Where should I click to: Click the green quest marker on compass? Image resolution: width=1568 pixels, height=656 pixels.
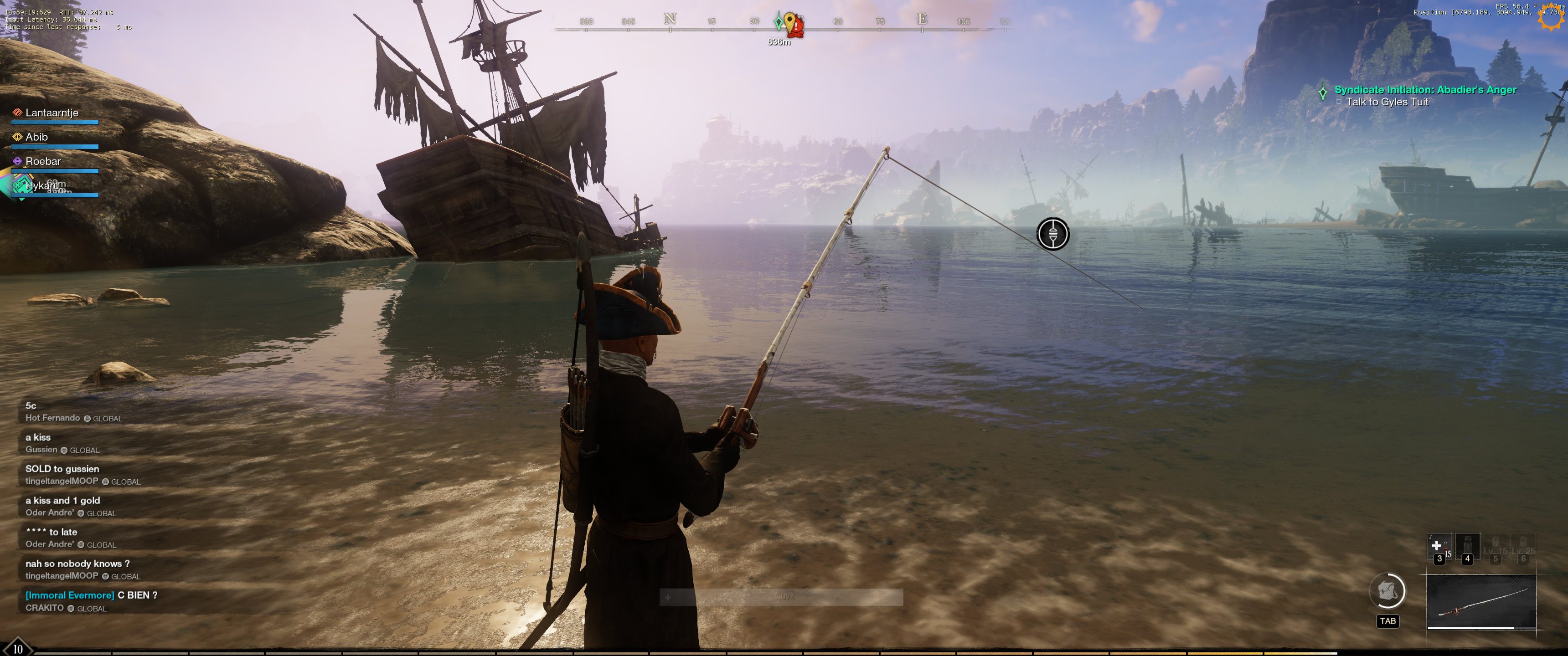(x=779, y=22)
